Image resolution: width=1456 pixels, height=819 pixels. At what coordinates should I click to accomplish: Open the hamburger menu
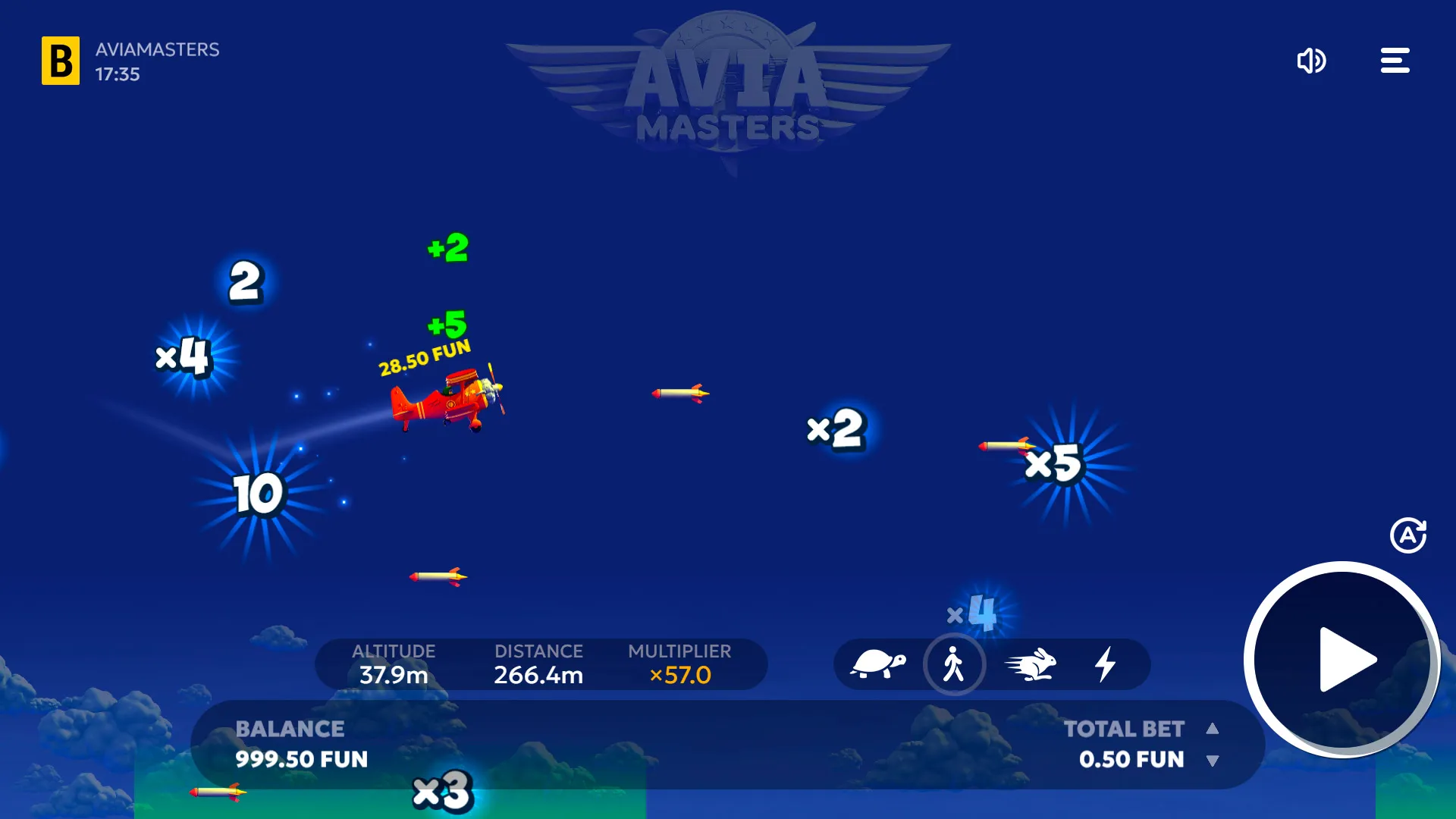(x=1395, y=61)
